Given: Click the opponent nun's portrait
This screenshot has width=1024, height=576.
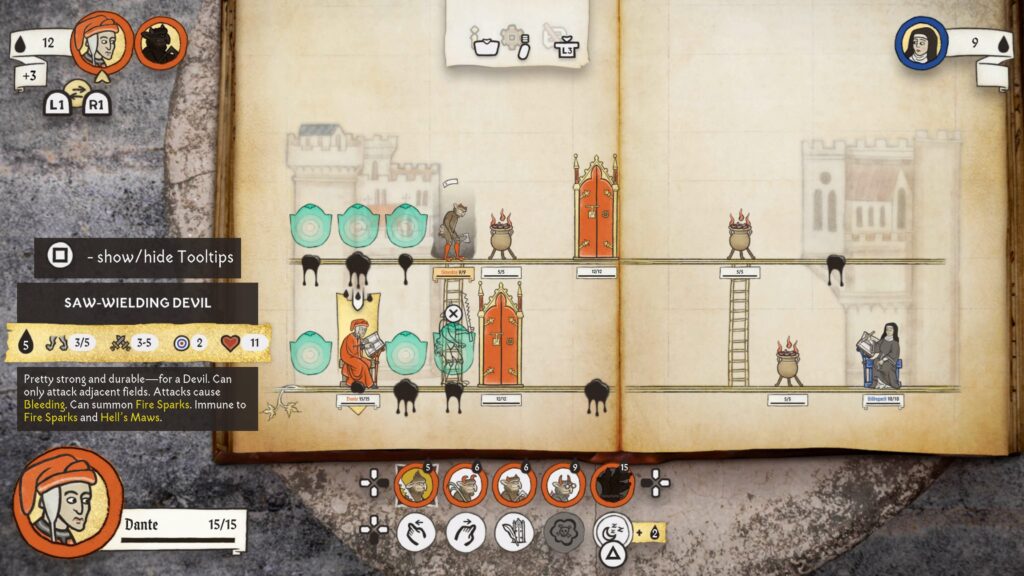Looking at the screenshot, I should (921, 44).
